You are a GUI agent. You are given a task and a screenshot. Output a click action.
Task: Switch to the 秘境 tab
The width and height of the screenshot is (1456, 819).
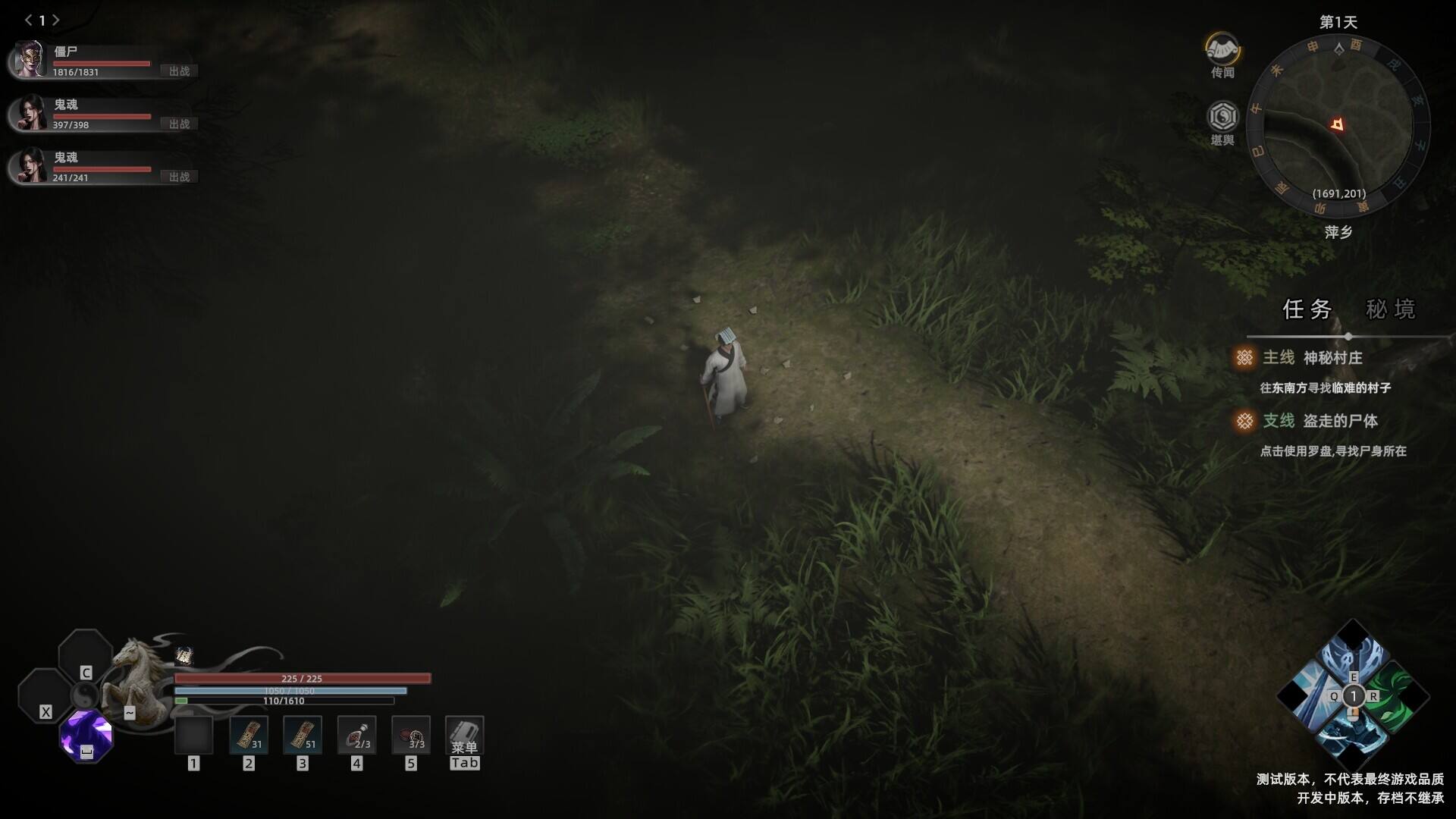pyautogui.click(x=1390, y=309)
